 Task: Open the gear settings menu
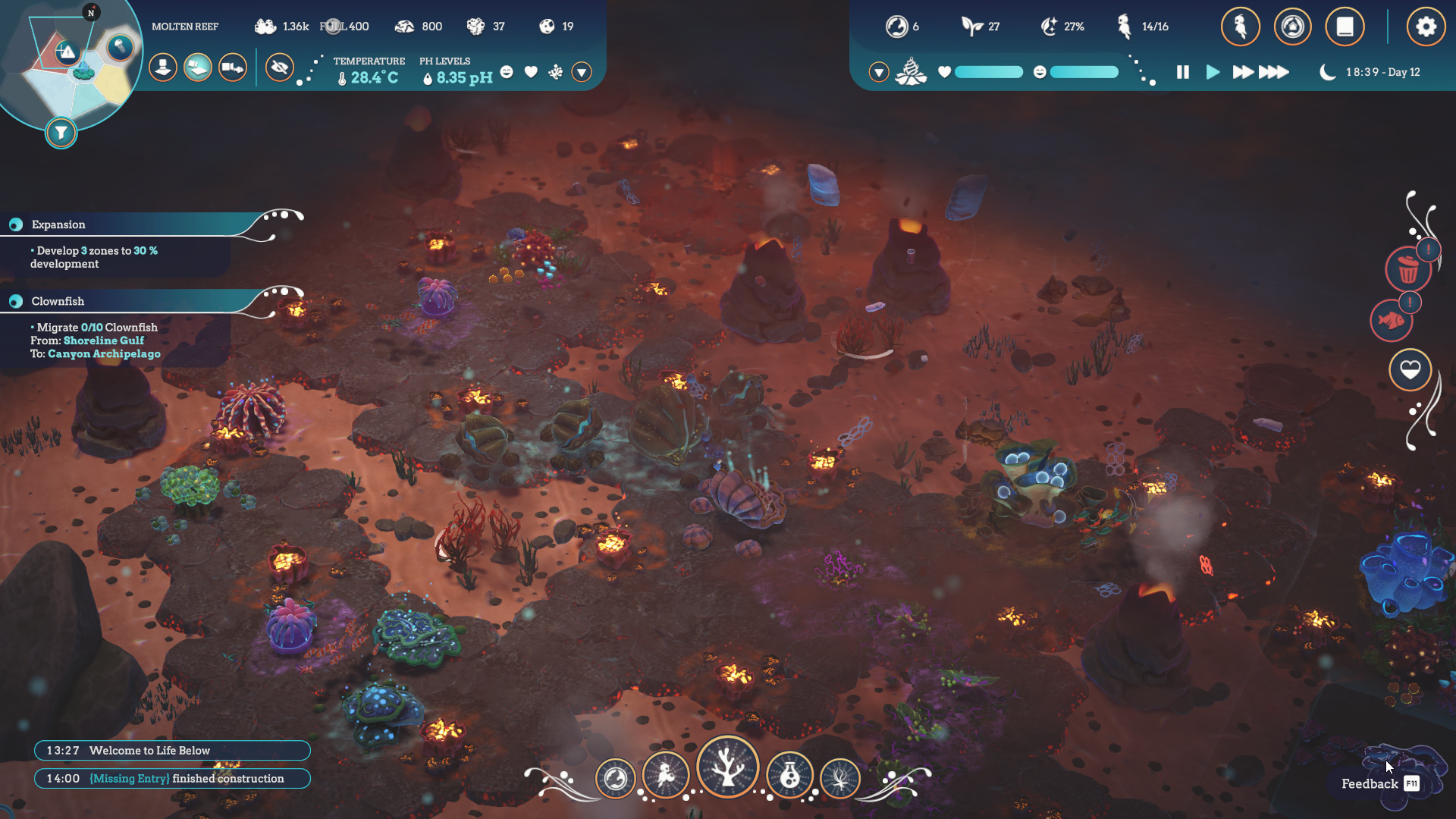coord(1426,27)
